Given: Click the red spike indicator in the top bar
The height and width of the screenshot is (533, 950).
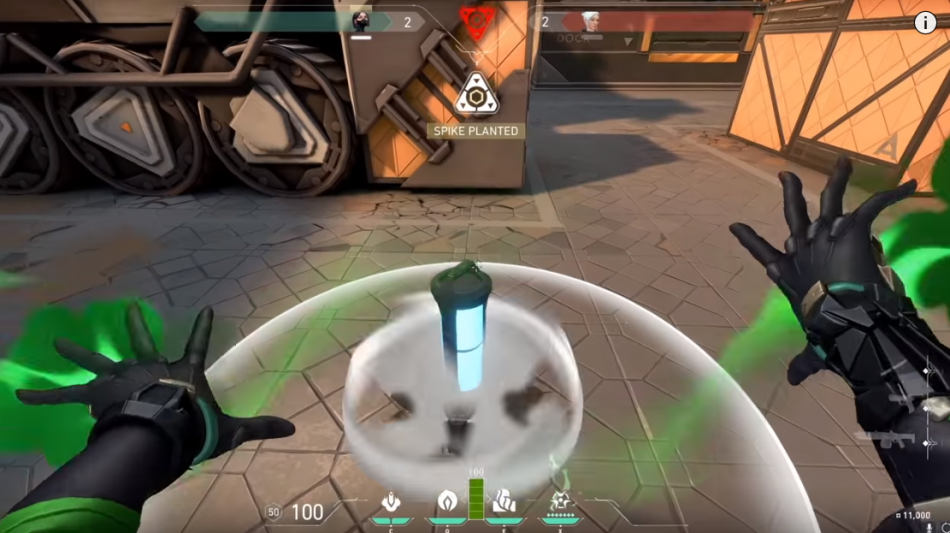Looking at the screenshot, I should (x=476, y=18).
